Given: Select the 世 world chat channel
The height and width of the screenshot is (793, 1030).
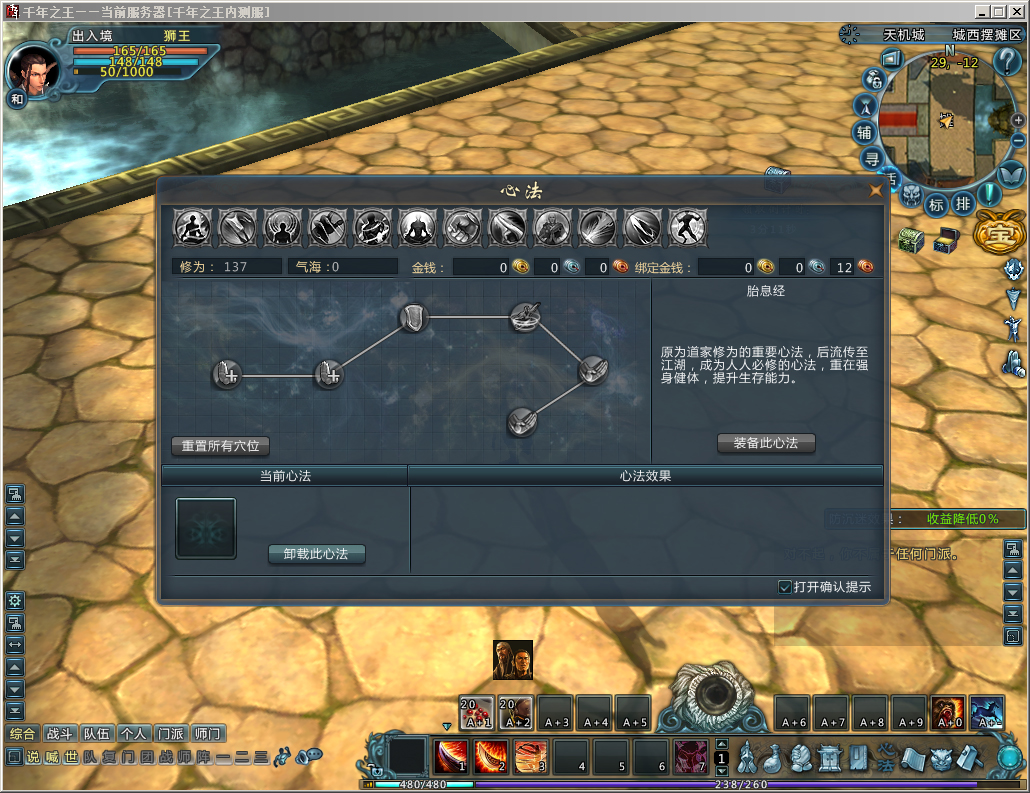Looking at the screenshot, I should (71, 757).
